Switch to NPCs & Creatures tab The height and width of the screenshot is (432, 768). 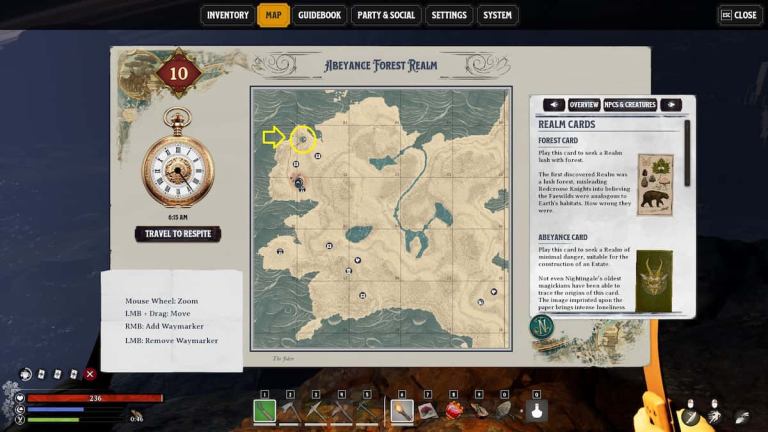(x=630, y=105)
